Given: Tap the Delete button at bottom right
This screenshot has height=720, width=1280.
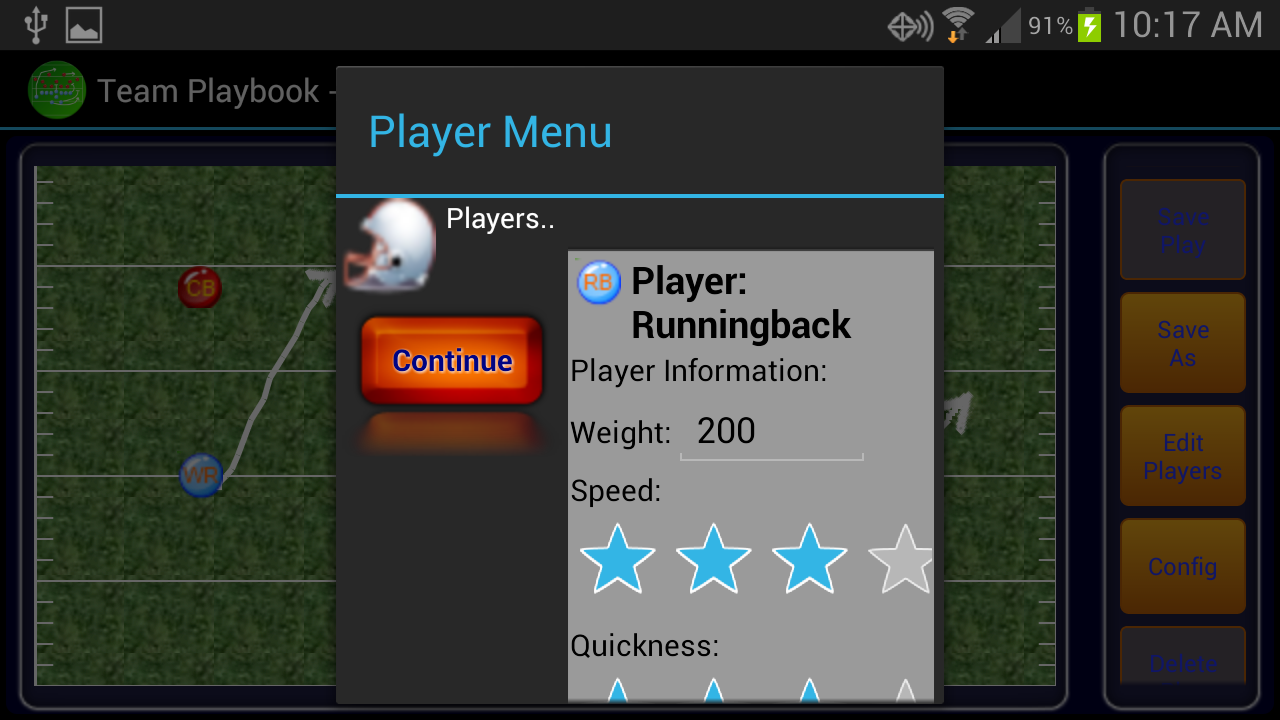Looking at the screenshot, I should coord(1183,663).
